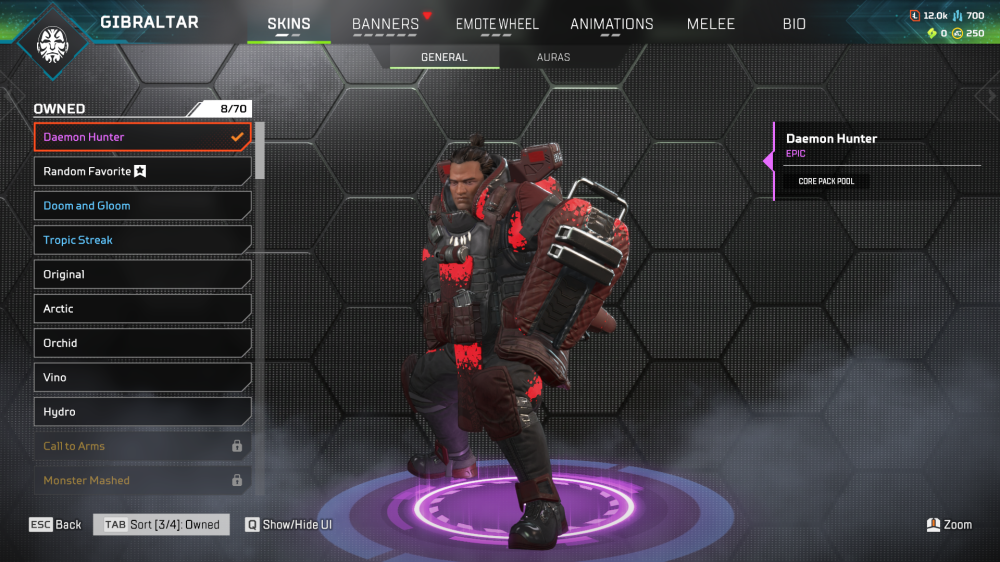This screenshot has width=1000, height=562.
Task: Switch to the Banners tab
Action: [386, 24]
